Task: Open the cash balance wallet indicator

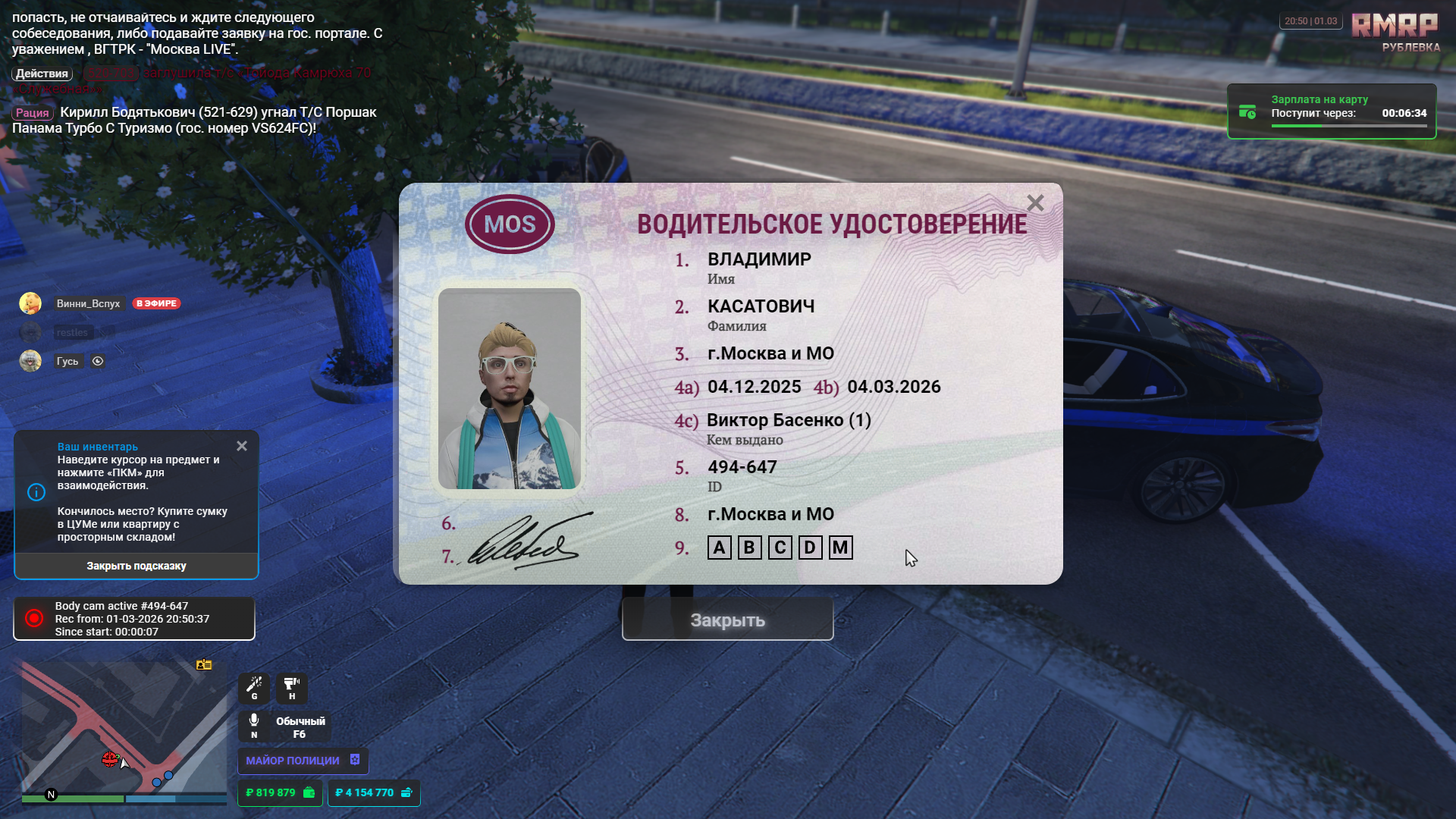Action: tap(280, 792)
